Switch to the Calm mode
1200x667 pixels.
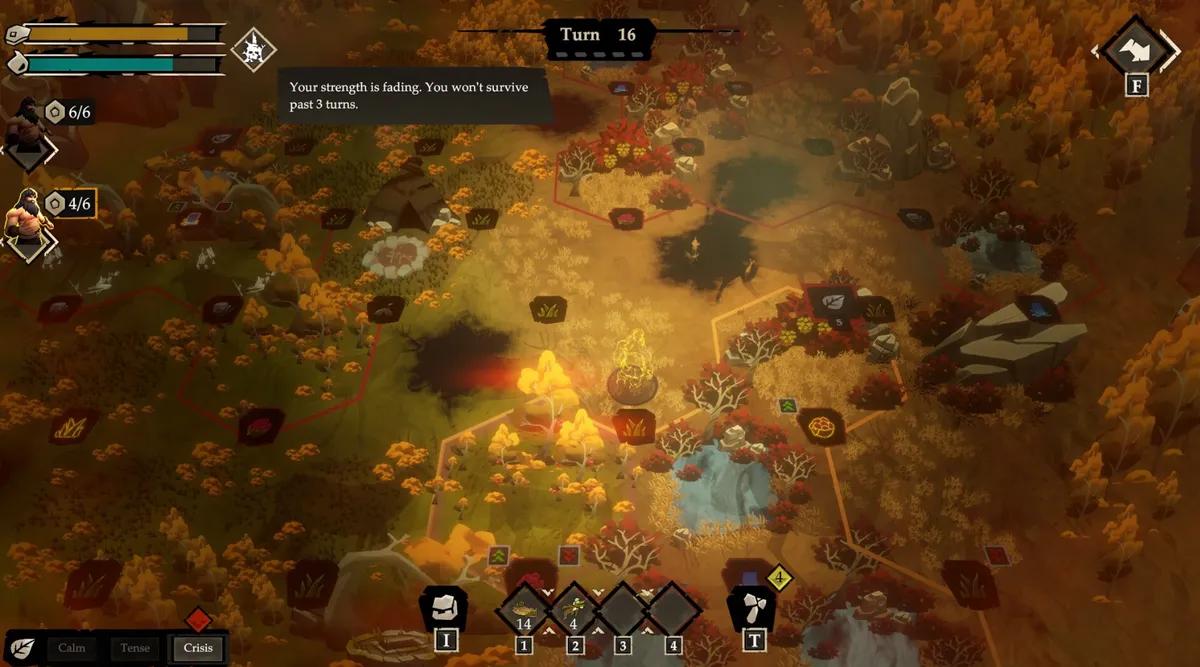click(71, 648)
